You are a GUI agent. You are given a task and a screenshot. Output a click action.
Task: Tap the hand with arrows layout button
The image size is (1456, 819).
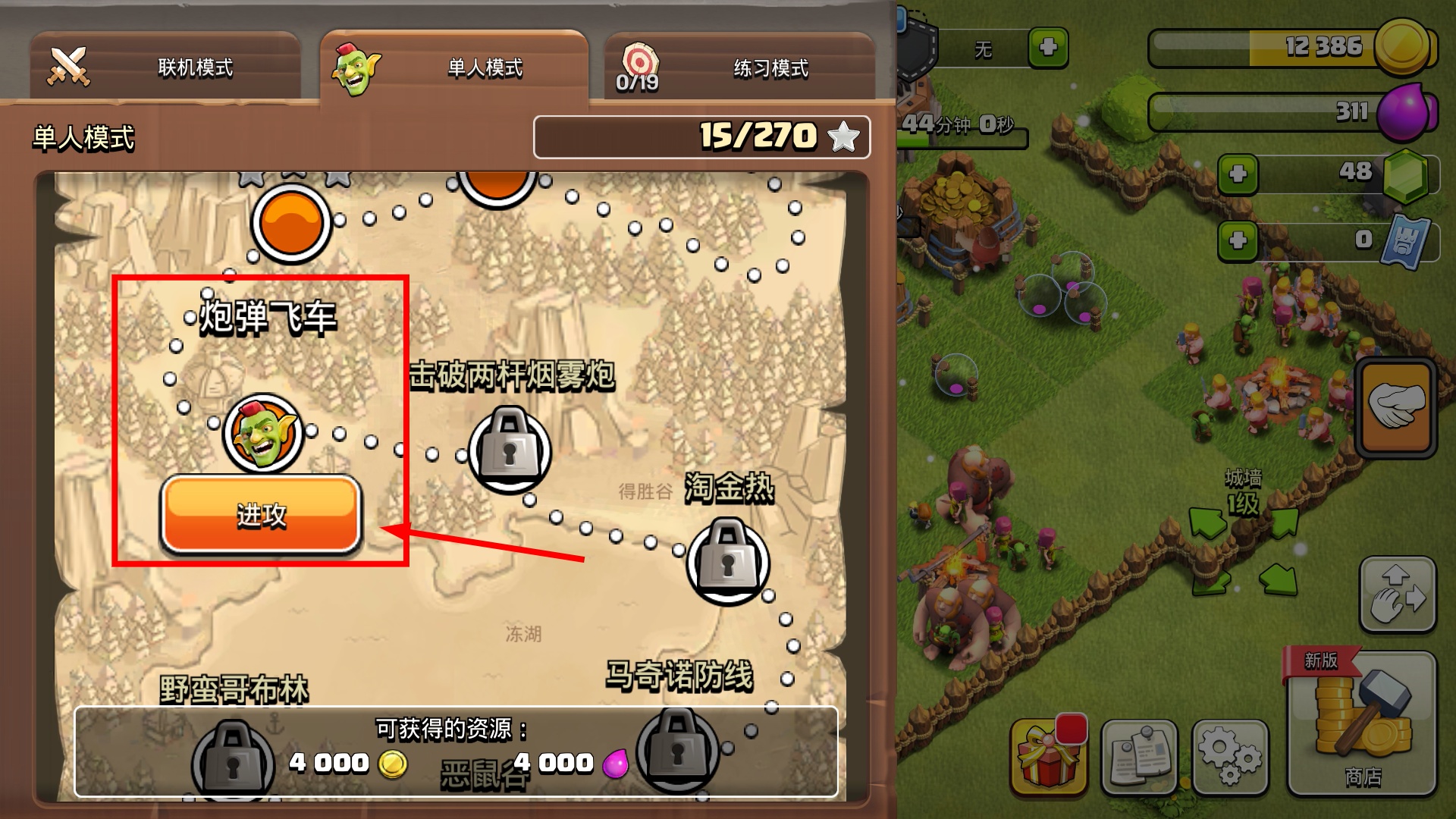coord(1398,595)
